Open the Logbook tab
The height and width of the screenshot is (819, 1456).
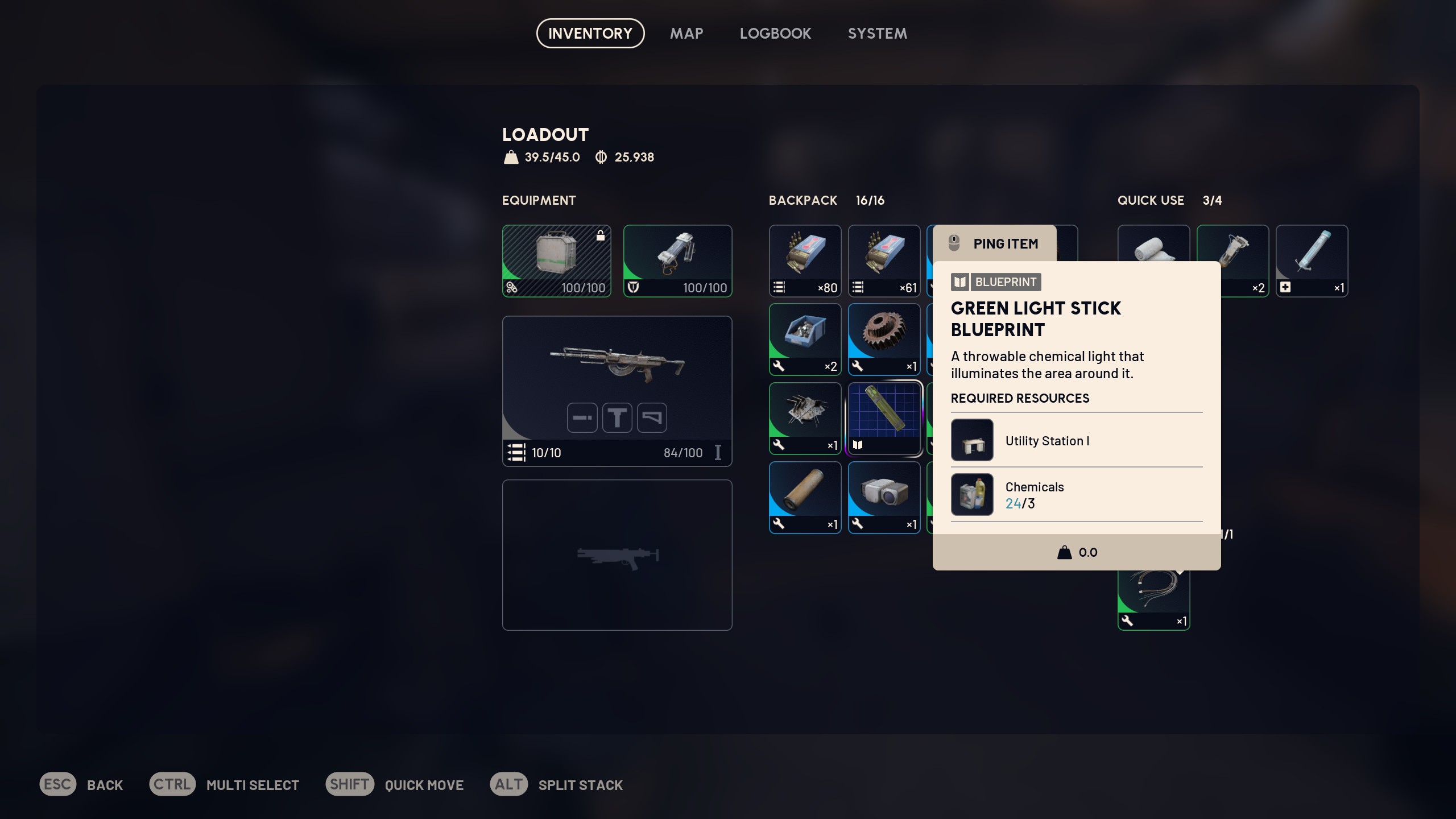[x=775, y=34]
